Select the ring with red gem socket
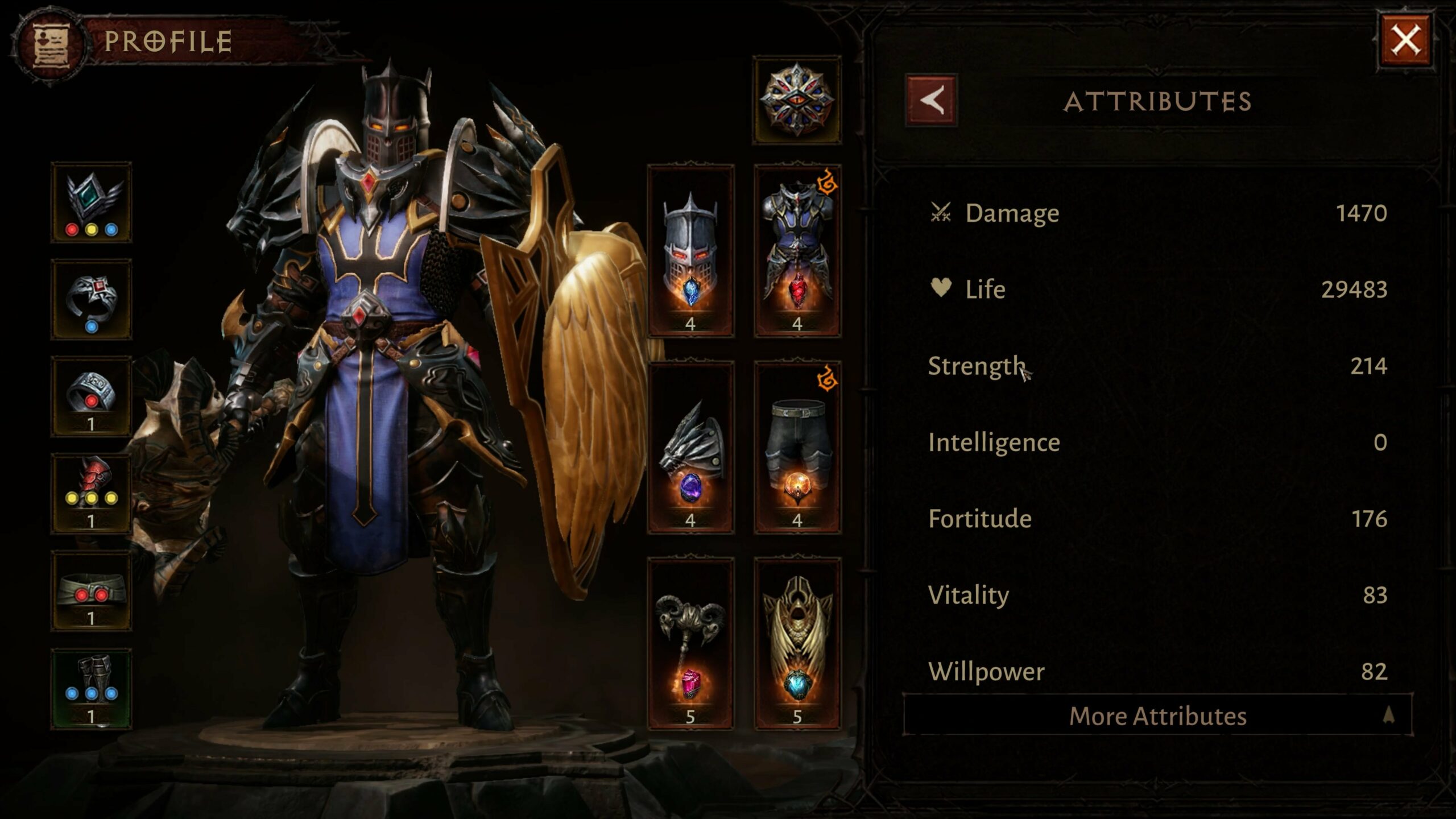This screenshot has height=819, width=1456. click(x=92, y=396)
